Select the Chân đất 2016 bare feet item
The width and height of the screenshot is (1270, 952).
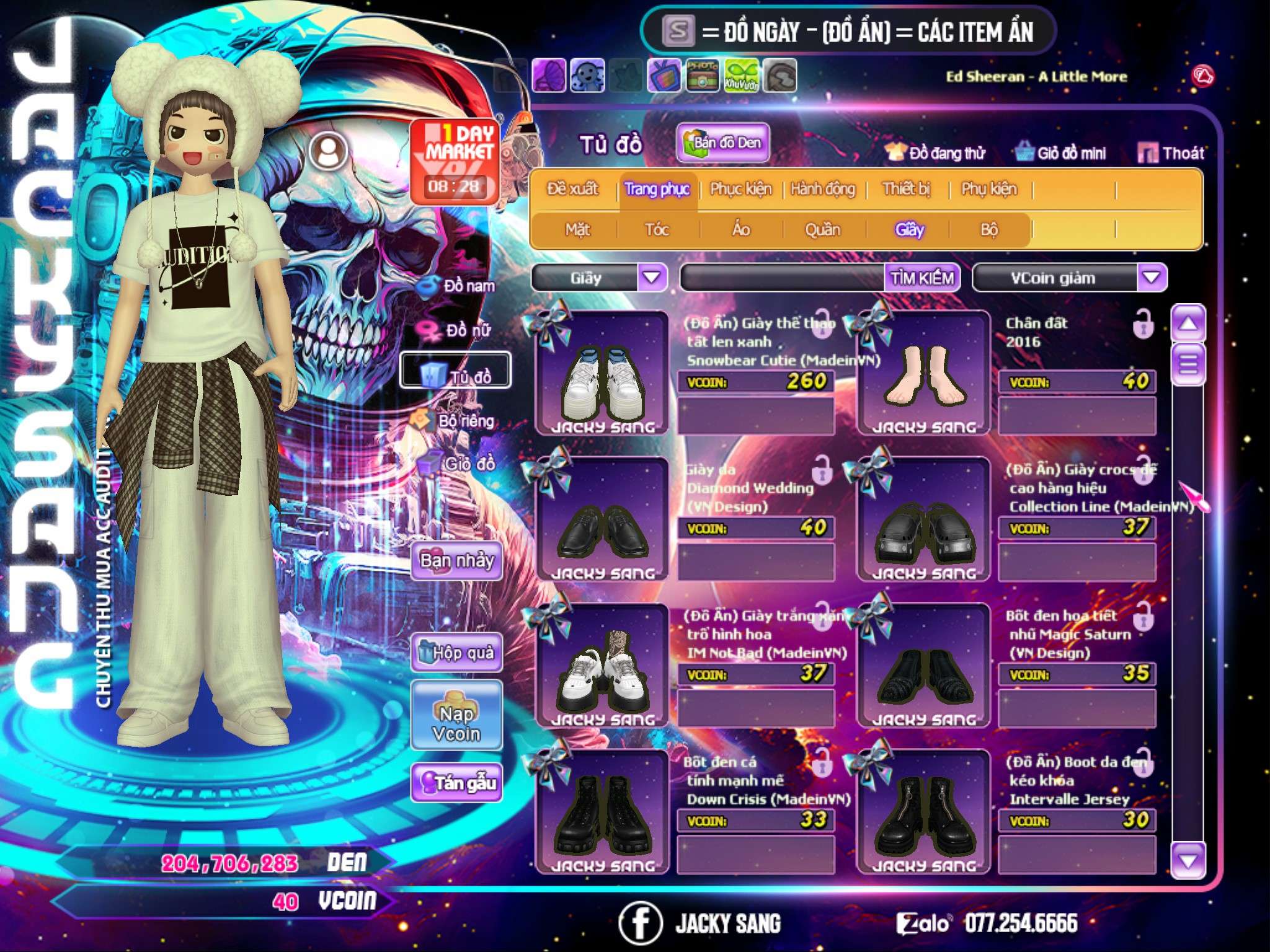pyautogui.click(x=924, y=374)
